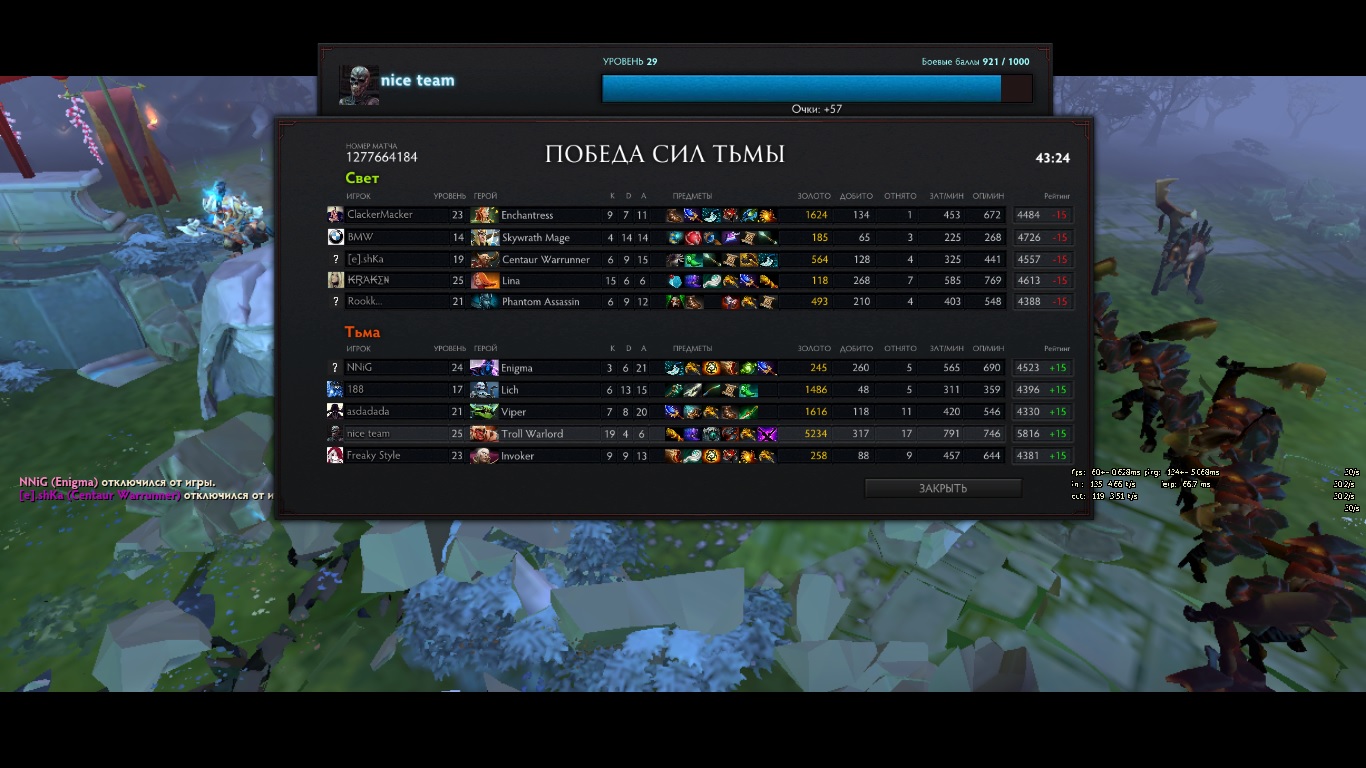
Task: Select the Phantom Assassin hero portrait
Action: click(x=484, y=302)
